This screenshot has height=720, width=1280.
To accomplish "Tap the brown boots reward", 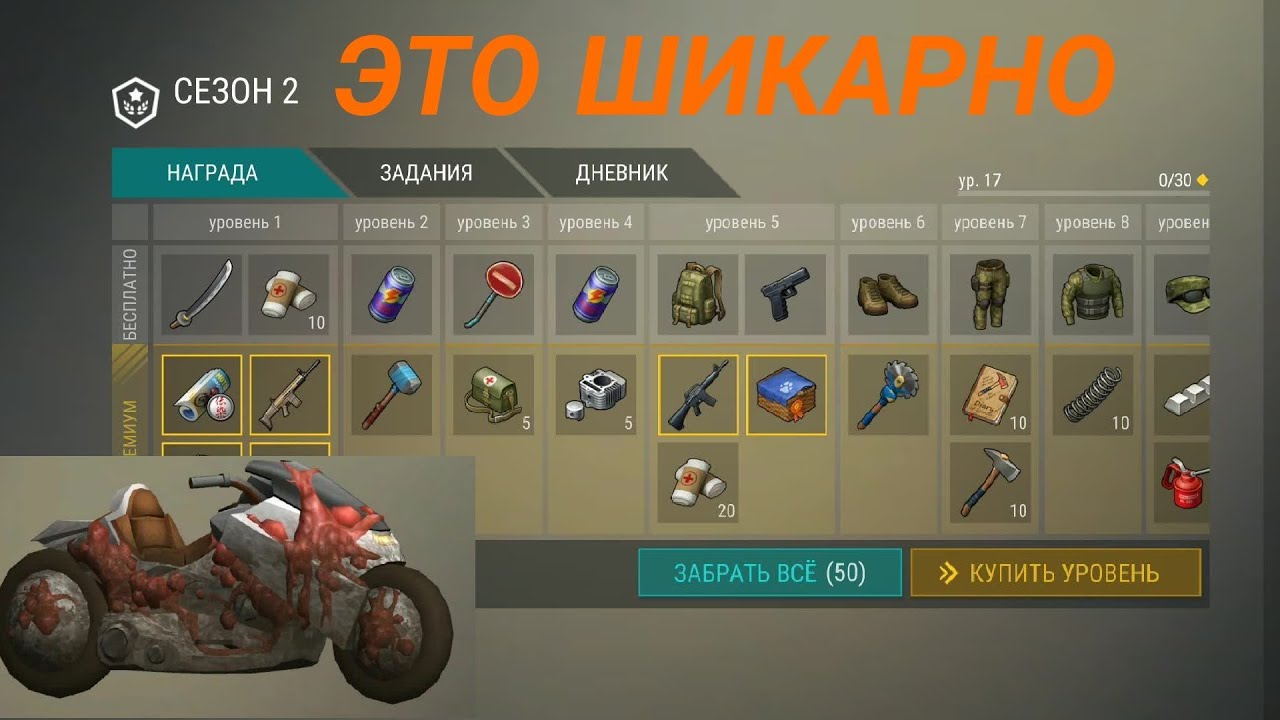I will pyautogui.click(x=888, y=294).
